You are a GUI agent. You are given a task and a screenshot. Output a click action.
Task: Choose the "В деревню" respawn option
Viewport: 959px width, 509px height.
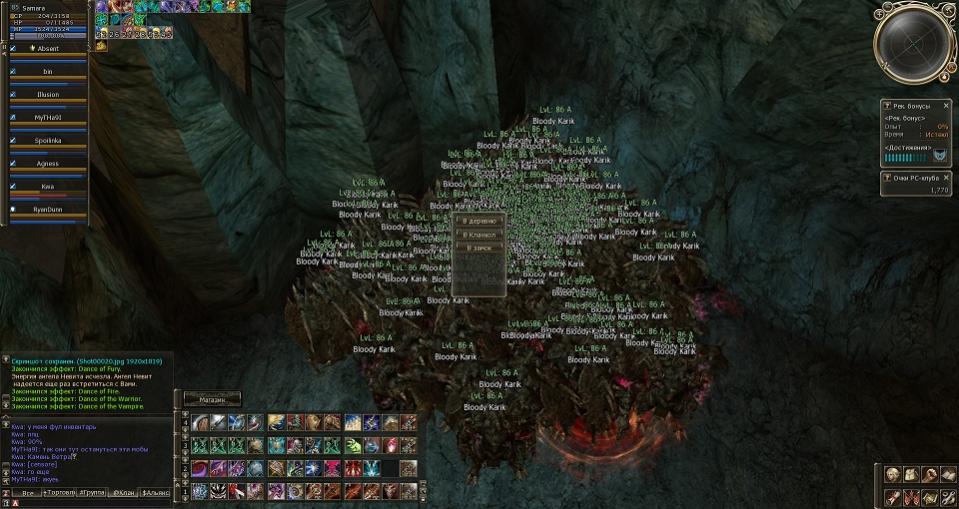pyautogui.click(x=479, y=220)
